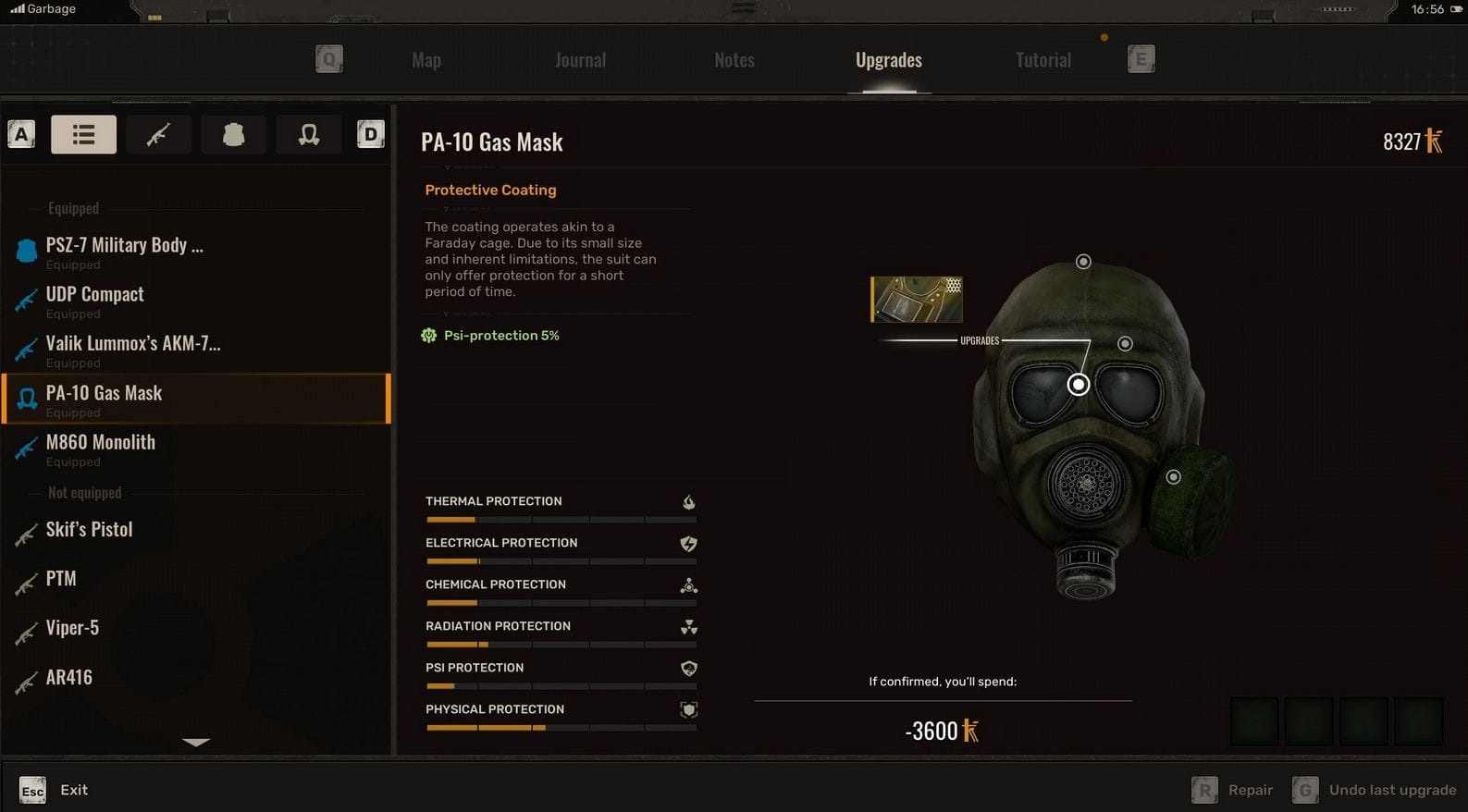
Task: Select Valik Lummox's AKM-7 entry
Action: [x=133, y=344]
